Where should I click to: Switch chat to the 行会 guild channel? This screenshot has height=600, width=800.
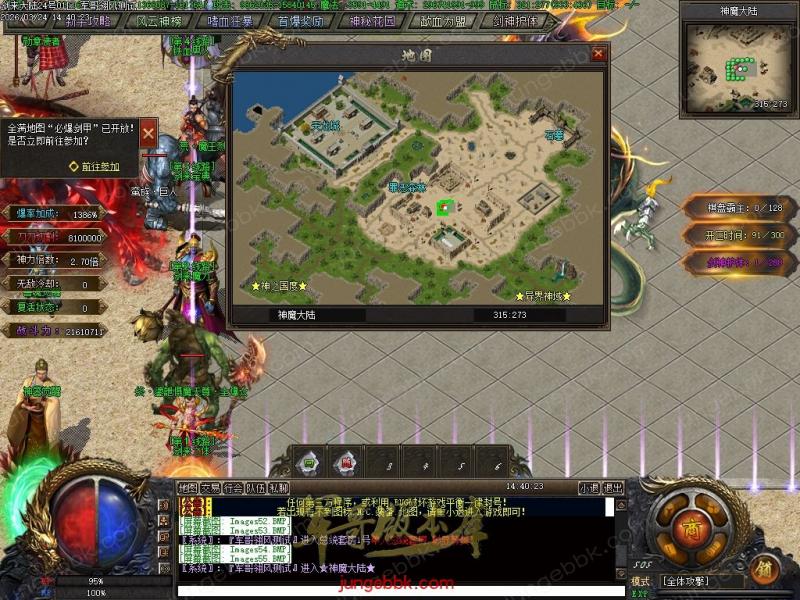coord(233,488)
